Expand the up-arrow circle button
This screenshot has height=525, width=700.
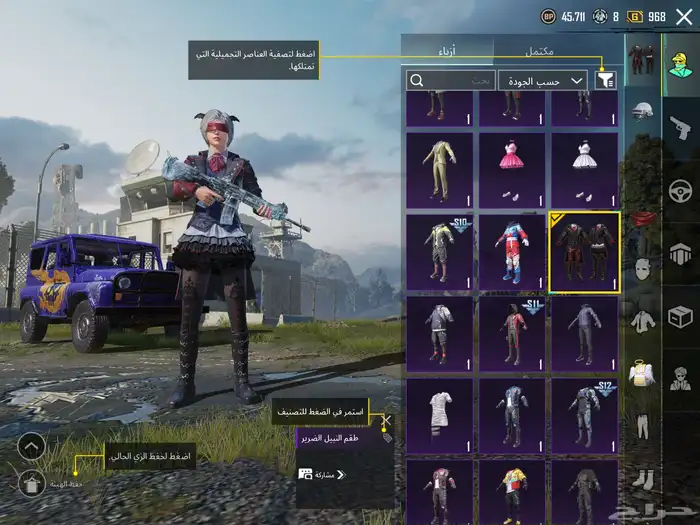(x=31, y=446)
